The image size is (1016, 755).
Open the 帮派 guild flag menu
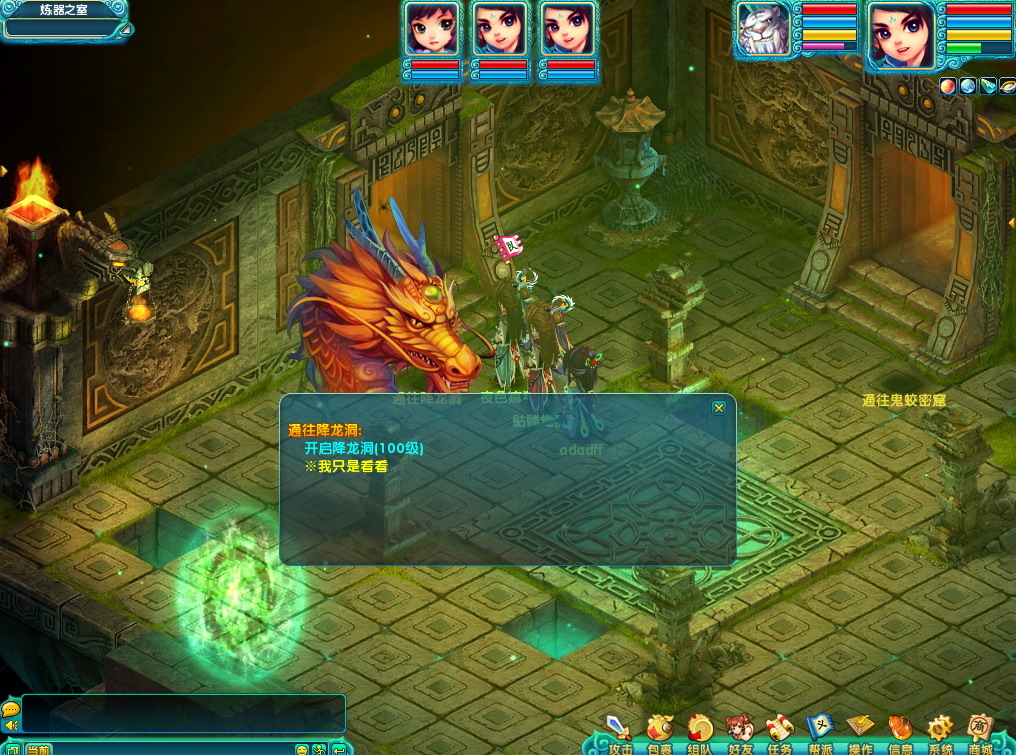[820, 732]
